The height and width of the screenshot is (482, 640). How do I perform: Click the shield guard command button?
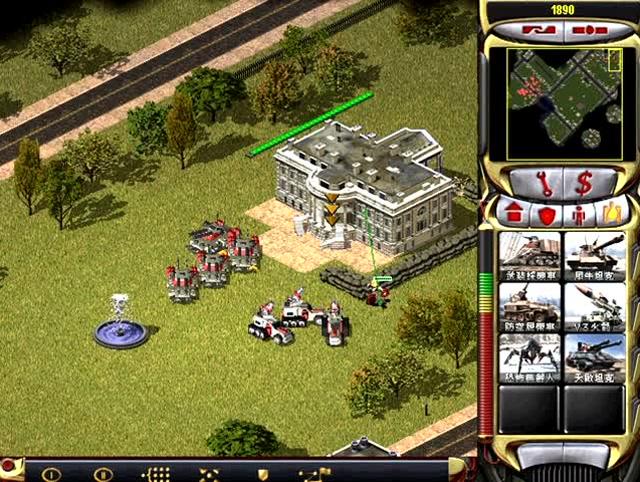(x=263, y=474)
